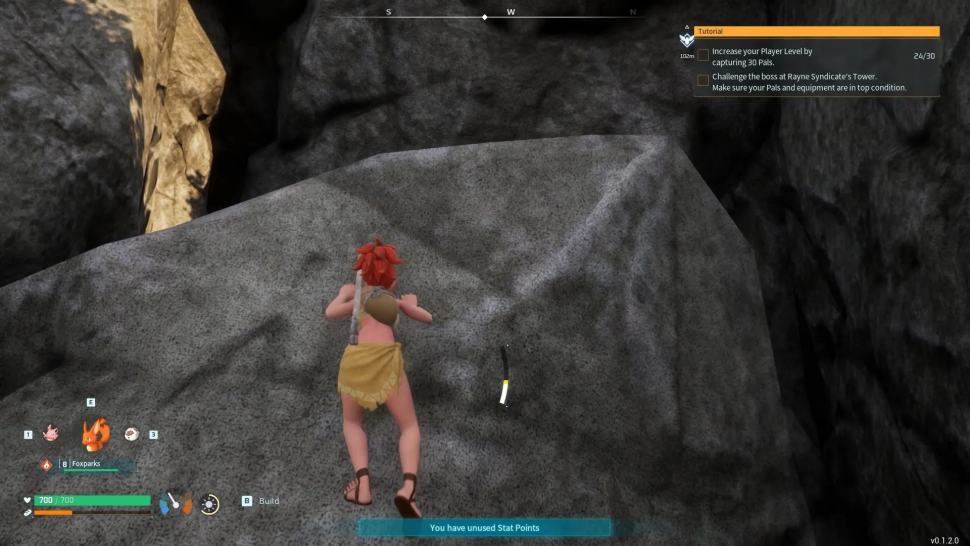This screenshot has width=970, height=546.
Task: Choose the white fluffy pal icon
Action: pyautogui.click(x=131, y=434)
